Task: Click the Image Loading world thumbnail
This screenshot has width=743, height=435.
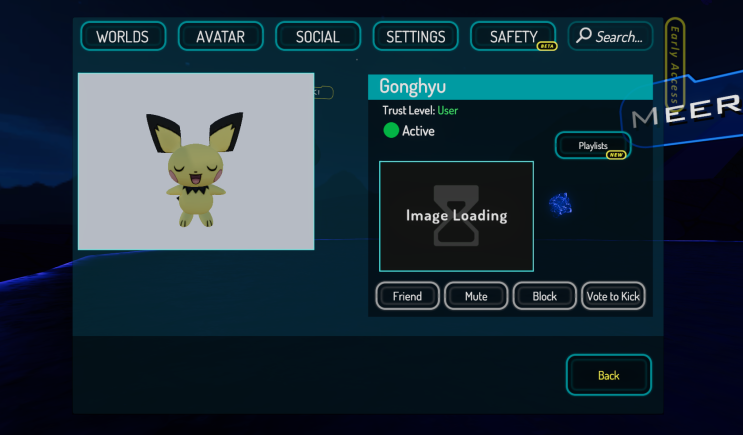Action: 456,216
